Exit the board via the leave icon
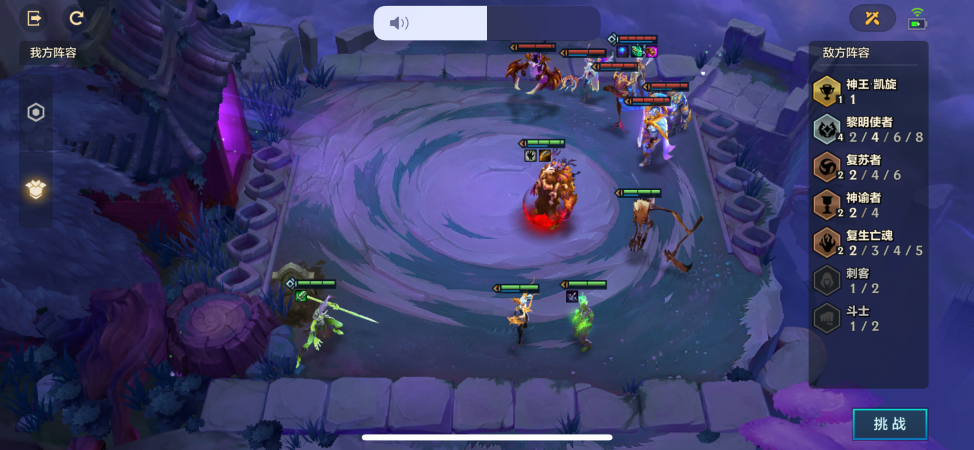 (x=35, y=18)
